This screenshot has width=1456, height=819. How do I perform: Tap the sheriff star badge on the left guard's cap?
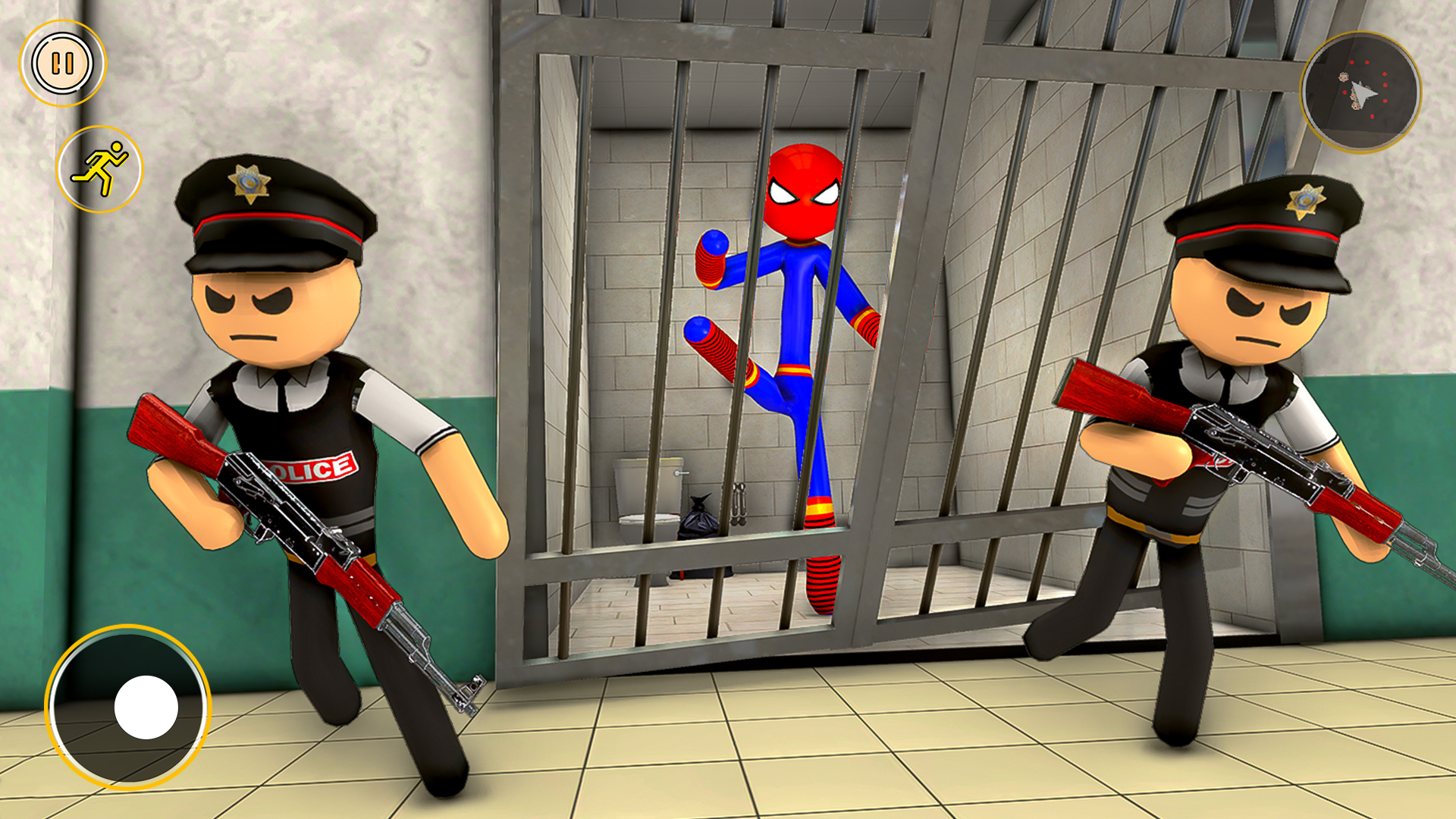[x=249, y=180]
